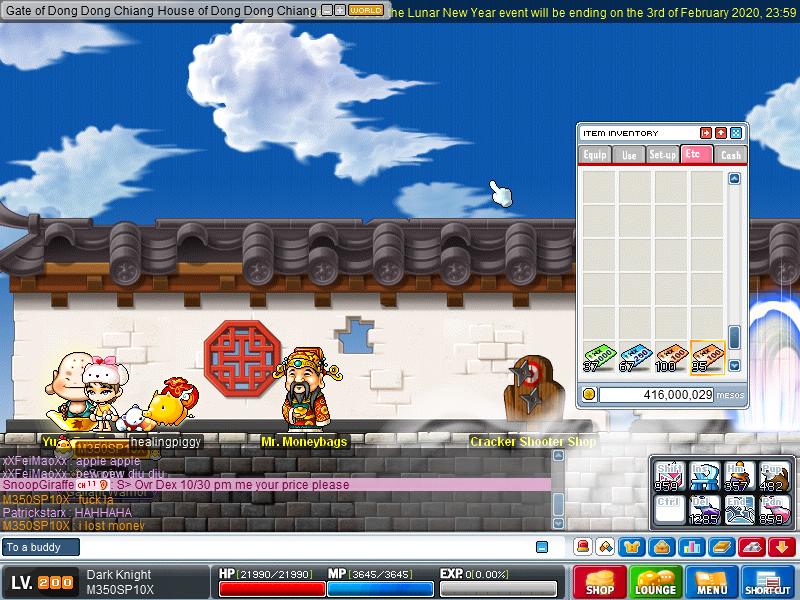The height and width of the screenshot is (600, 800).
Task: Open the Menu button
Action: pyautogui.click(x=712, y=582)
